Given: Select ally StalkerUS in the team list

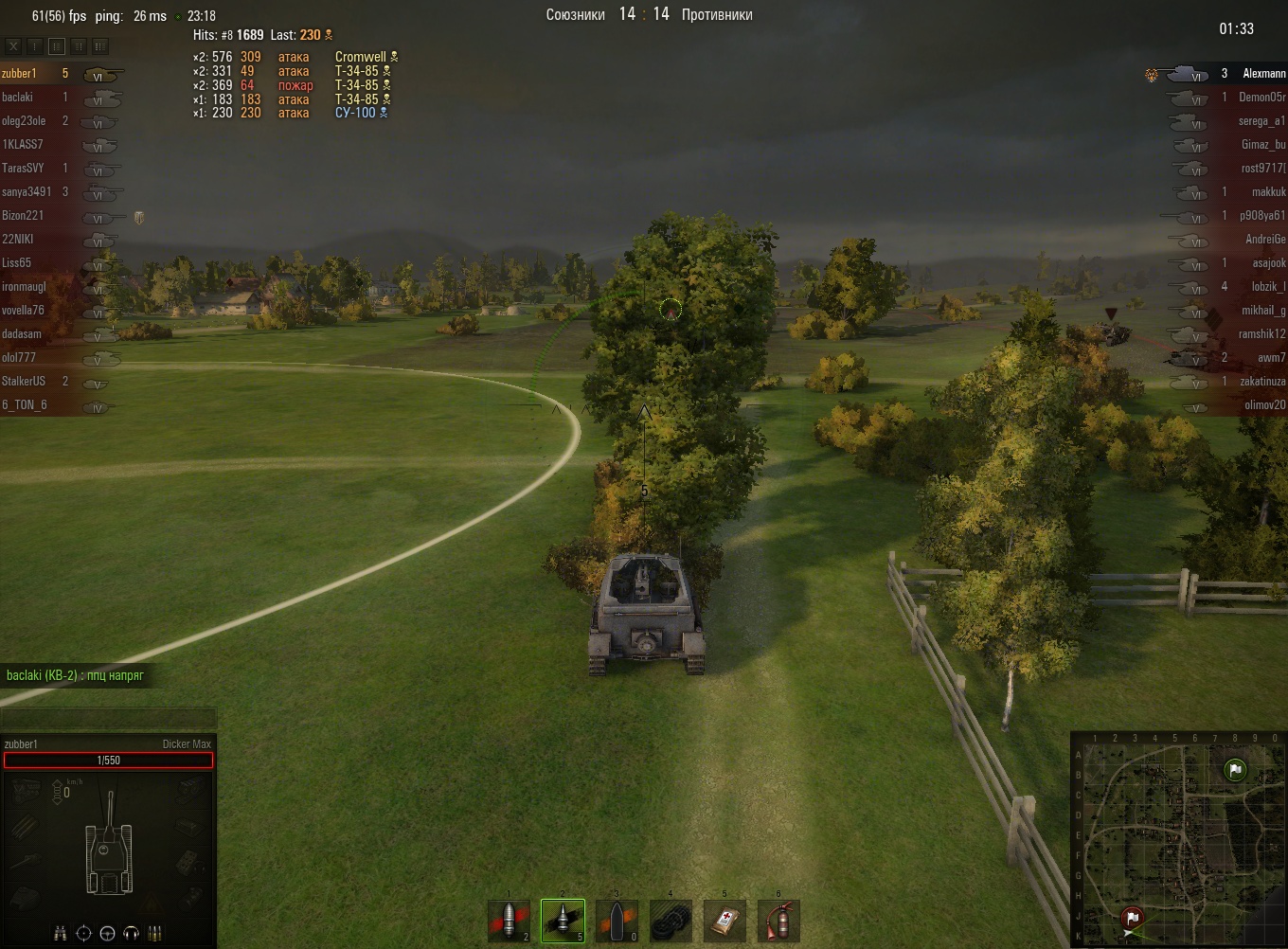Looking at the screenshot, I should pos(24,382).
